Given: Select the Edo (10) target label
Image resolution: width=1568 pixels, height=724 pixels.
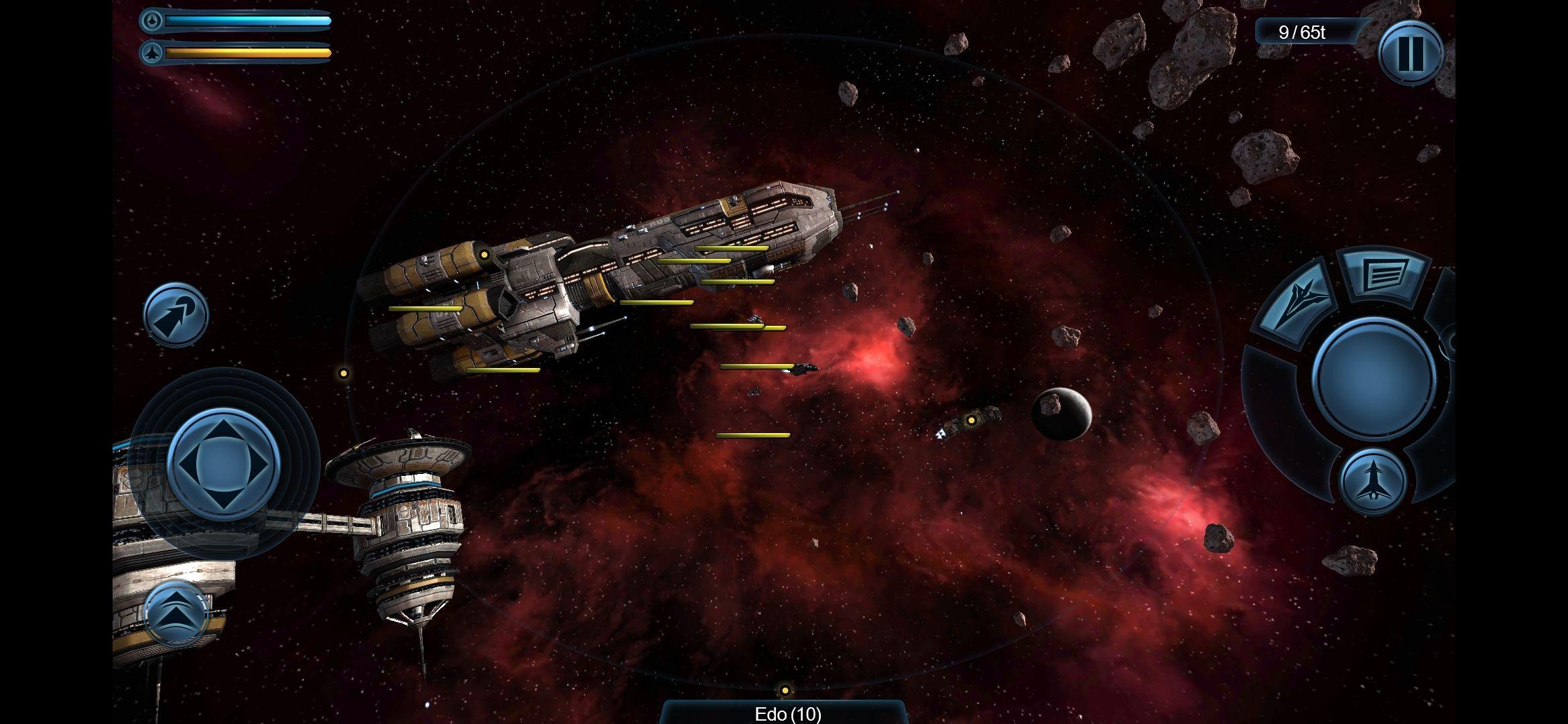Looking at the screenshot, I should point(787,714).
